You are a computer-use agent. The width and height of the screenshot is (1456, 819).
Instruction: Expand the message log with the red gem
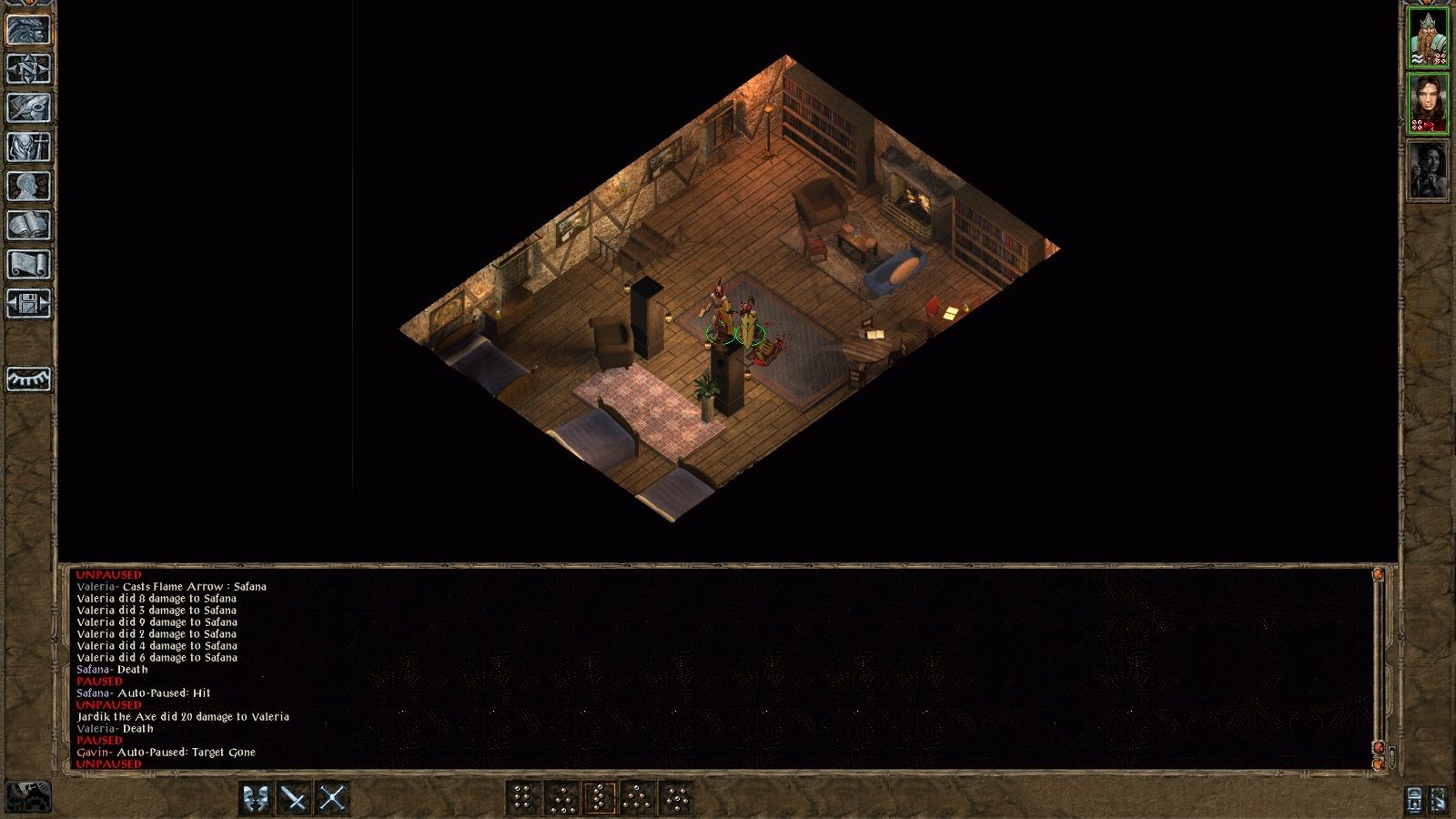(1379, 747)
